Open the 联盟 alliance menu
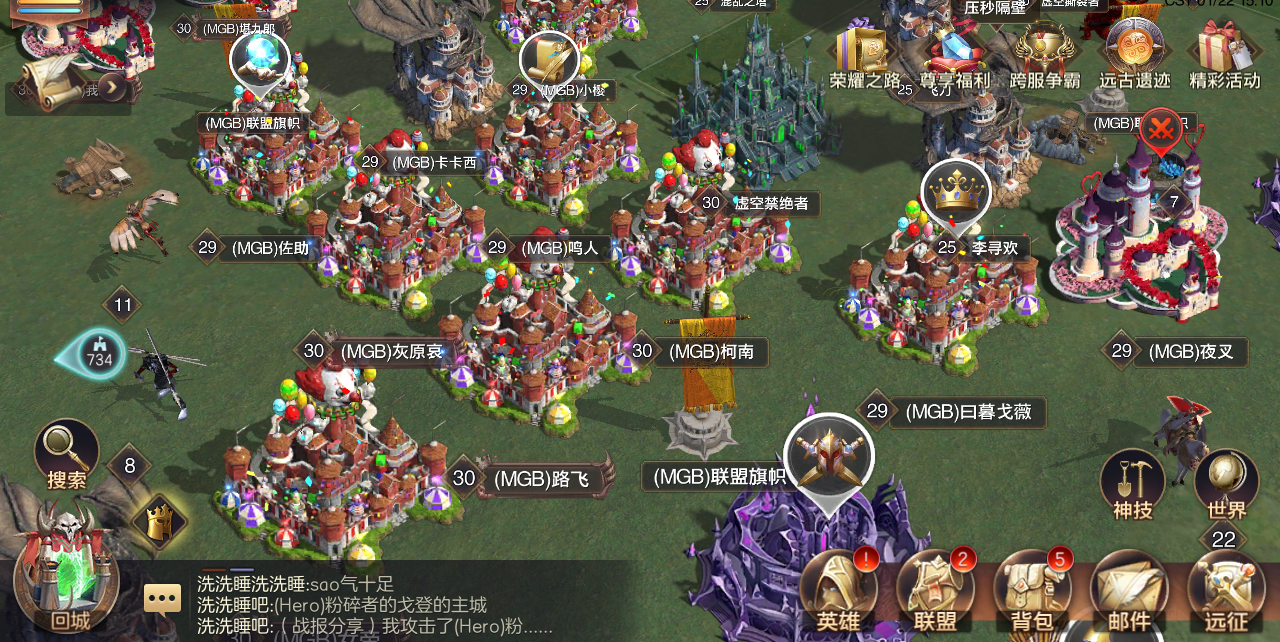The image size is (1280, 642). (x=935, y=592)
